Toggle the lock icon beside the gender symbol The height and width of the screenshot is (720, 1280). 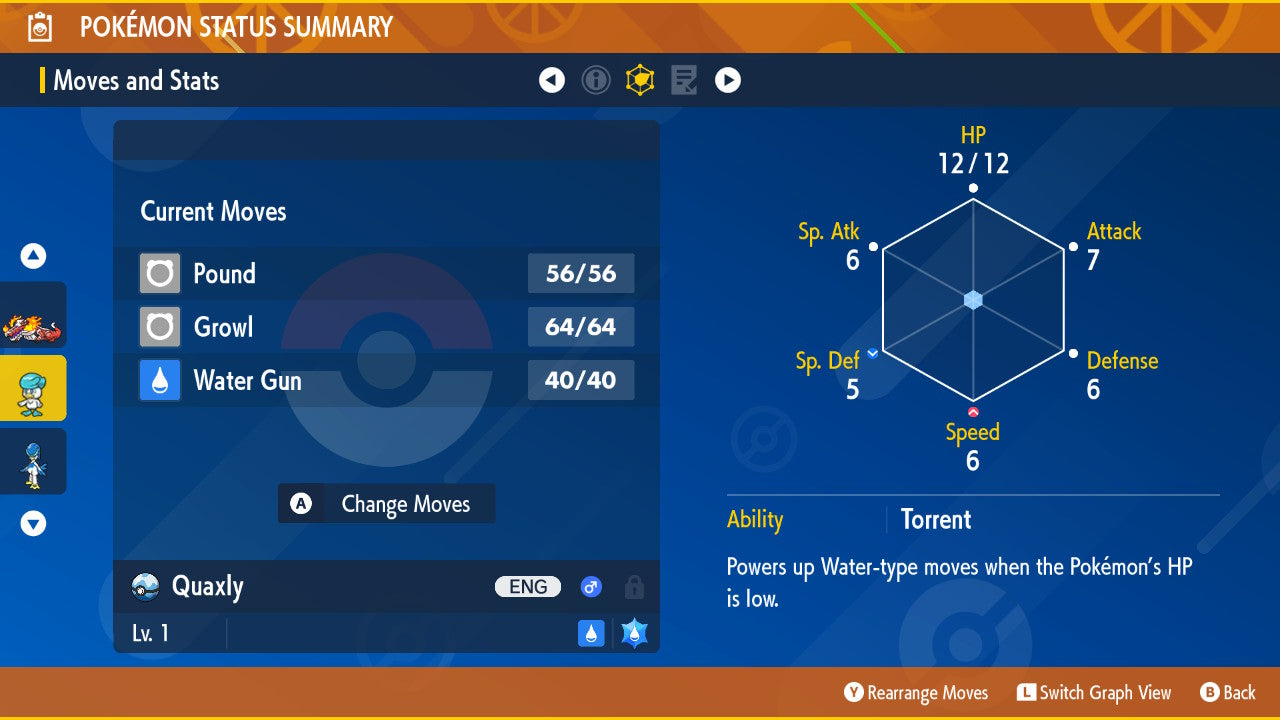[633, 587]
